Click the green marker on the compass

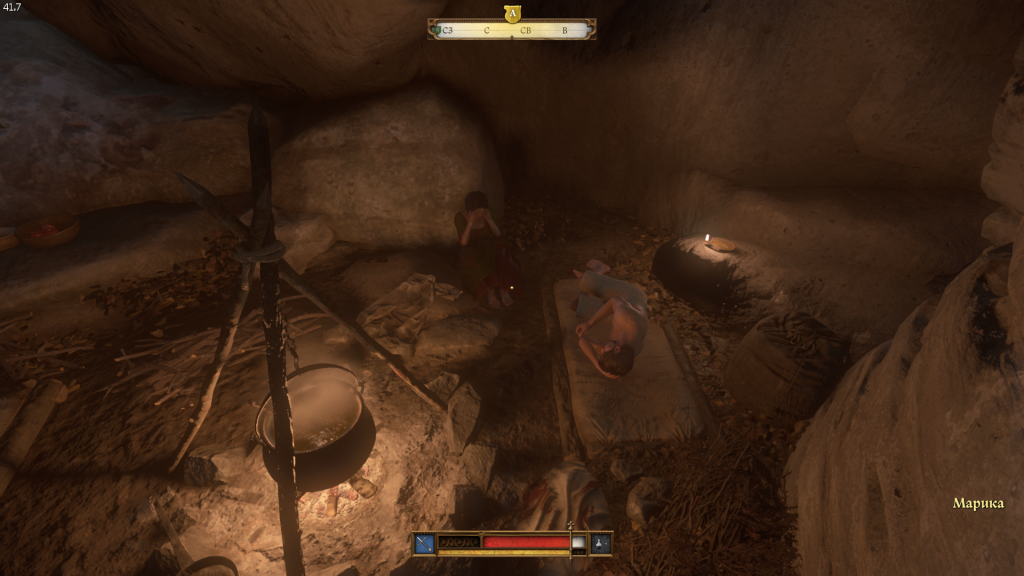coord(438,31)
